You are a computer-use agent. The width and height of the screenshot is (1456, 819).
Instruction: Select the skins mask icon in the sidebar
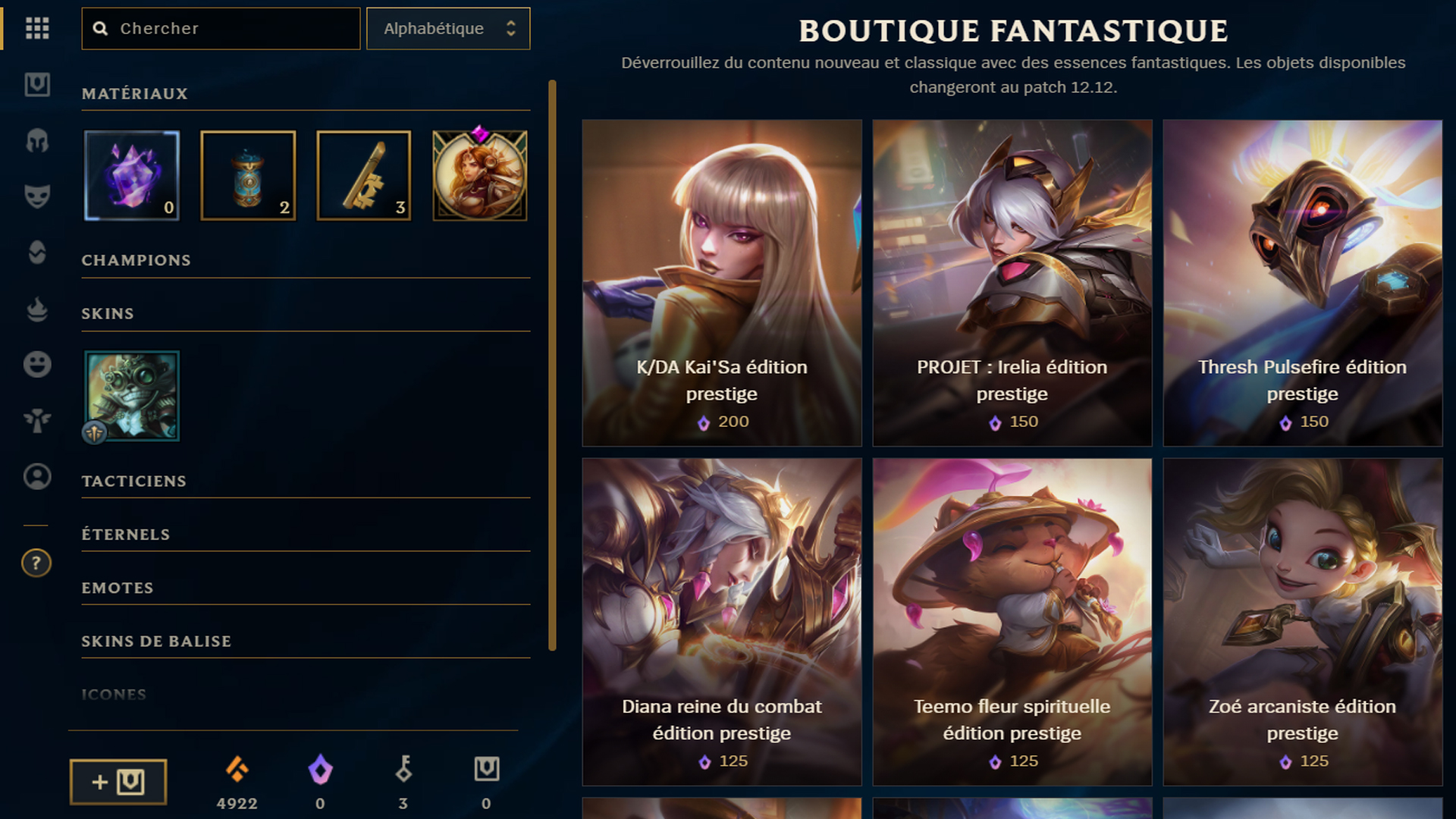click(x=36, y=195)
